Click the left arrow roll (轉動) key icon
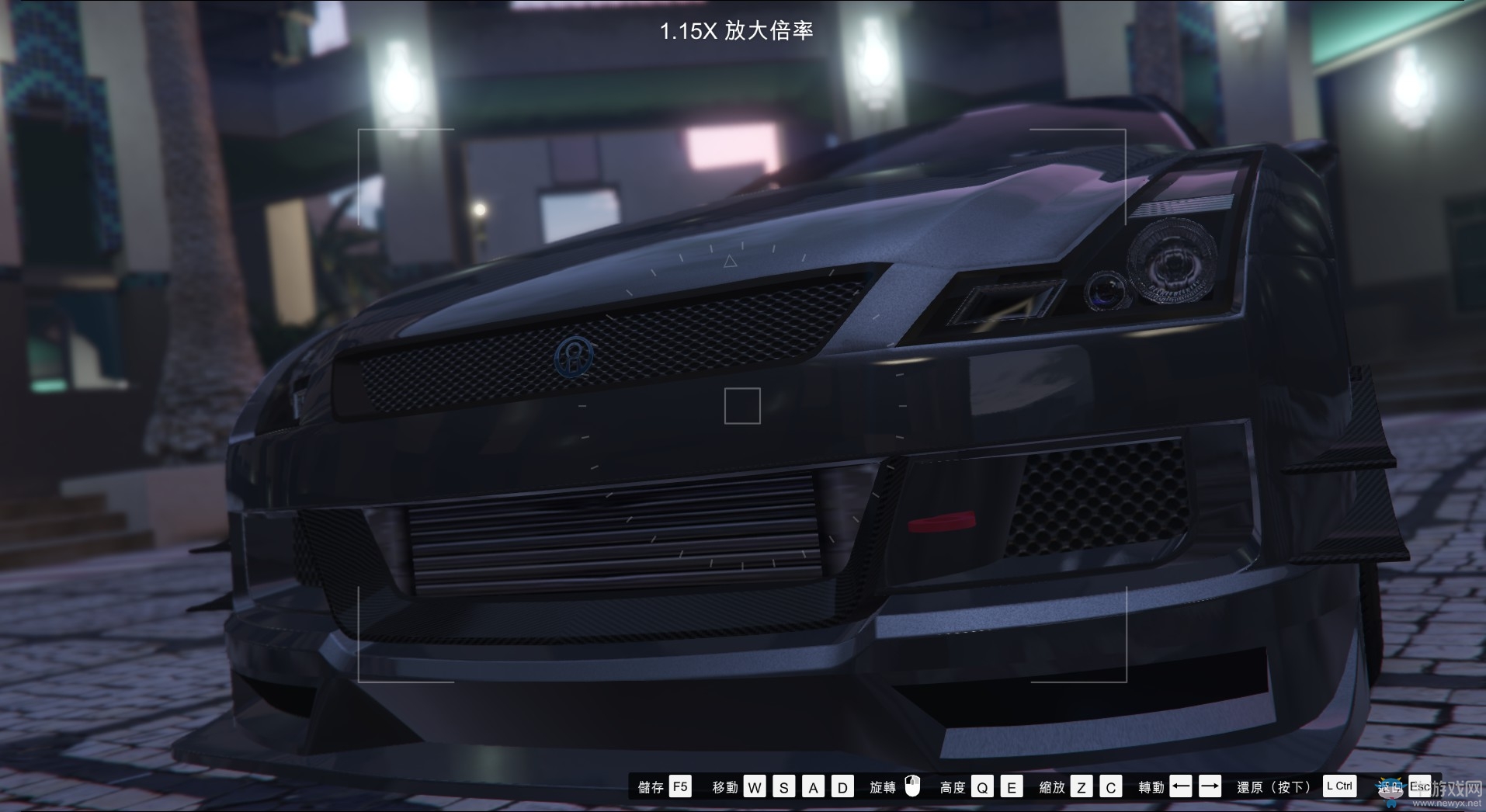1486x812 pixels. tap(1179, 786)
